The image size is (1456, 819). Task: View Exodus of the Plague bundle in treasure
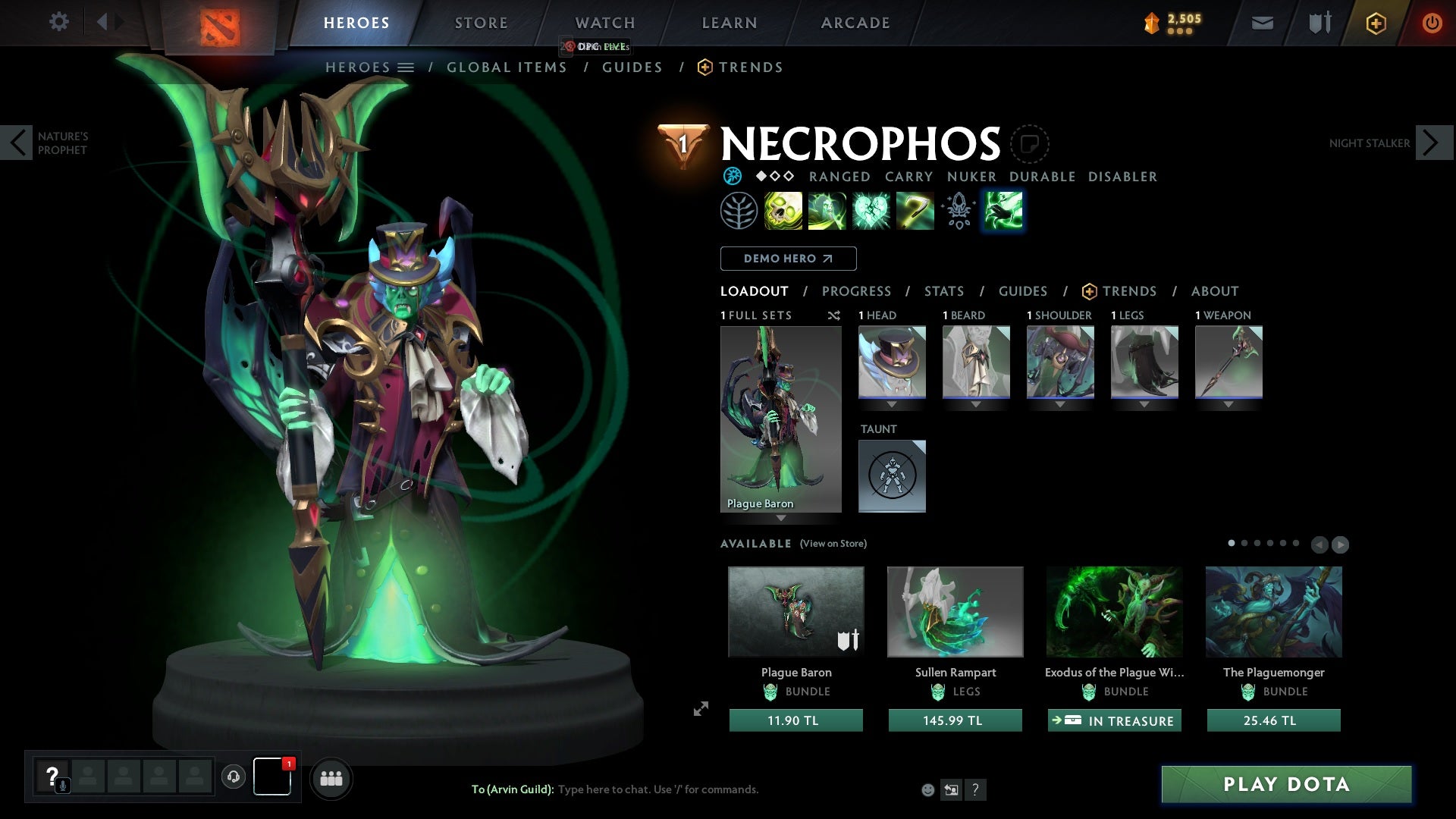pos(1114,720)
